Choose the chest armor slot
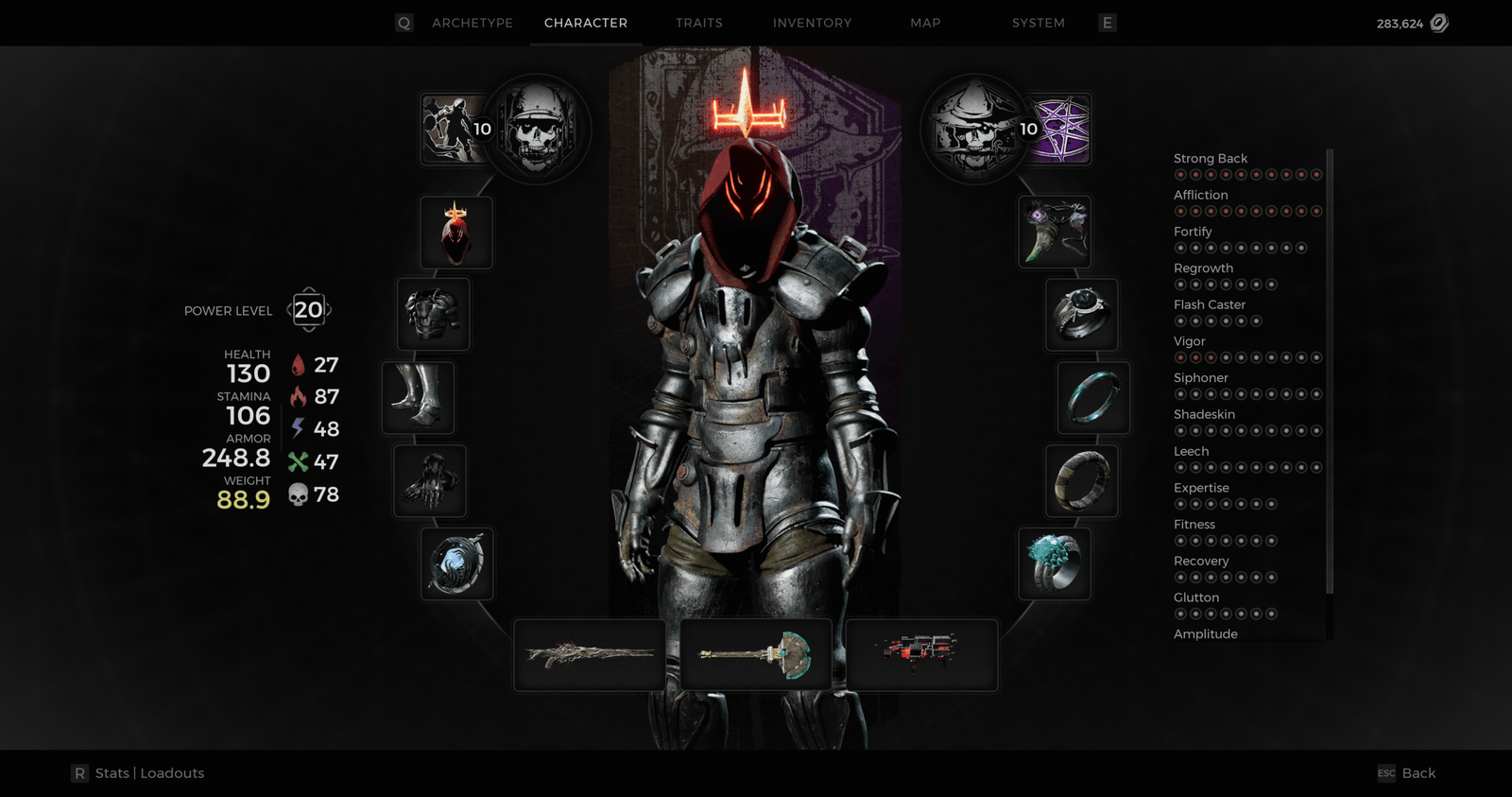 click(x=434, y=315)
